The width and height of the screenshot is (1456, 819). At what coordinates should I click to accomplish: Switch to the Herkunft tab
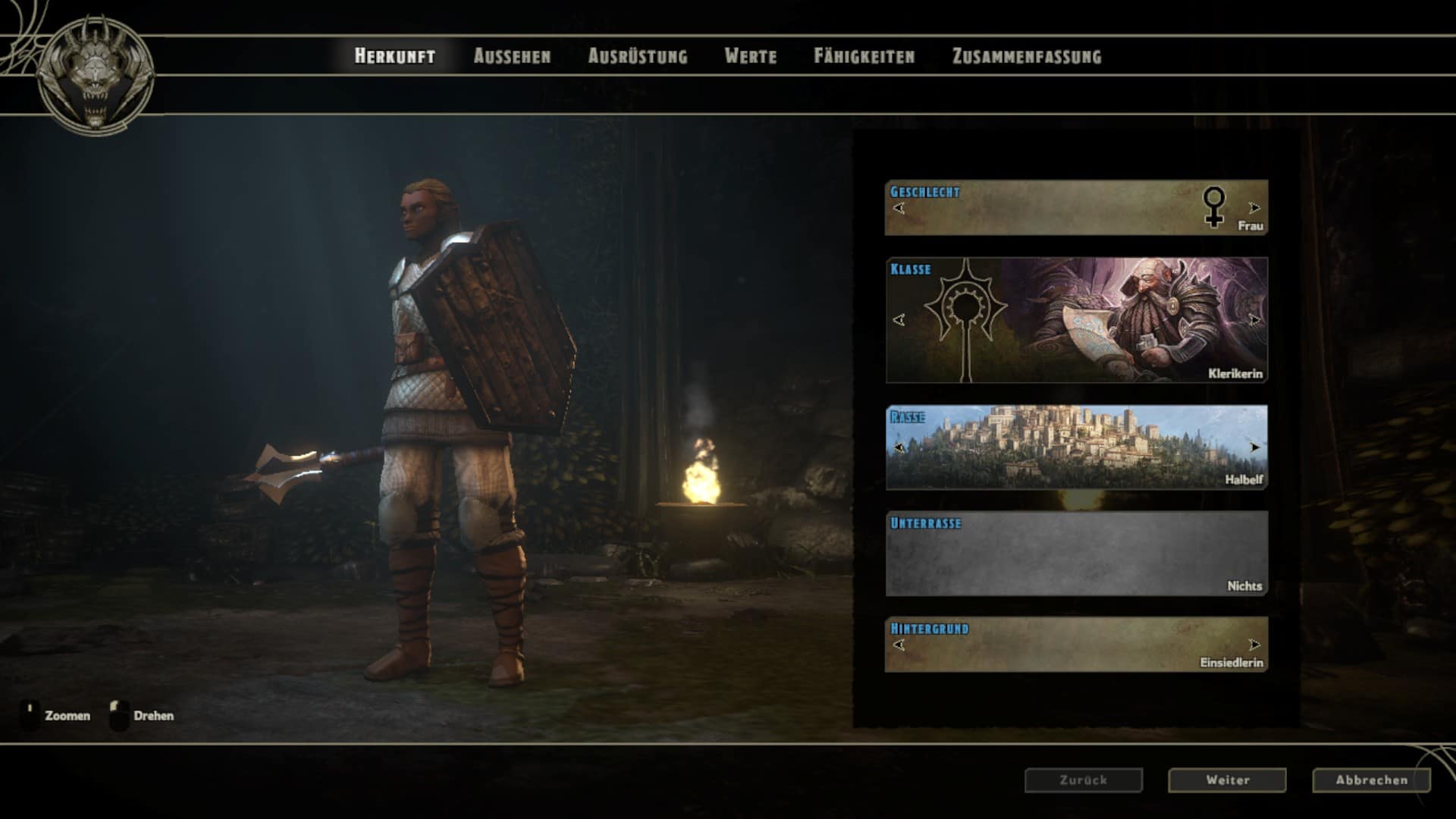click(x=394, y=56)
